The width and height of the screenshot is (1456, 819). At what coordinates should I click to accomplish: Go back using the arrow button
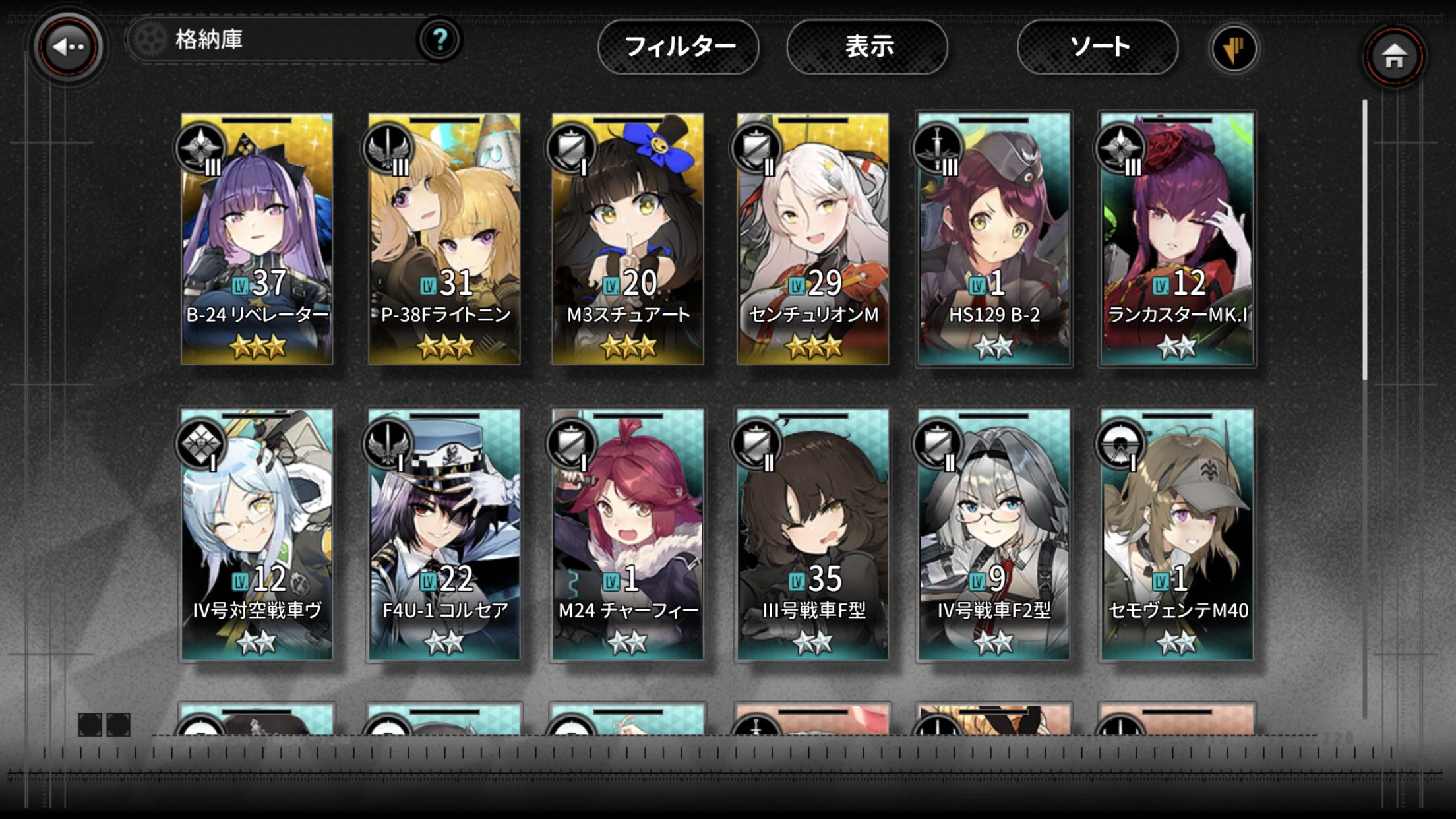pyautogui.click(x=68, y=47)
